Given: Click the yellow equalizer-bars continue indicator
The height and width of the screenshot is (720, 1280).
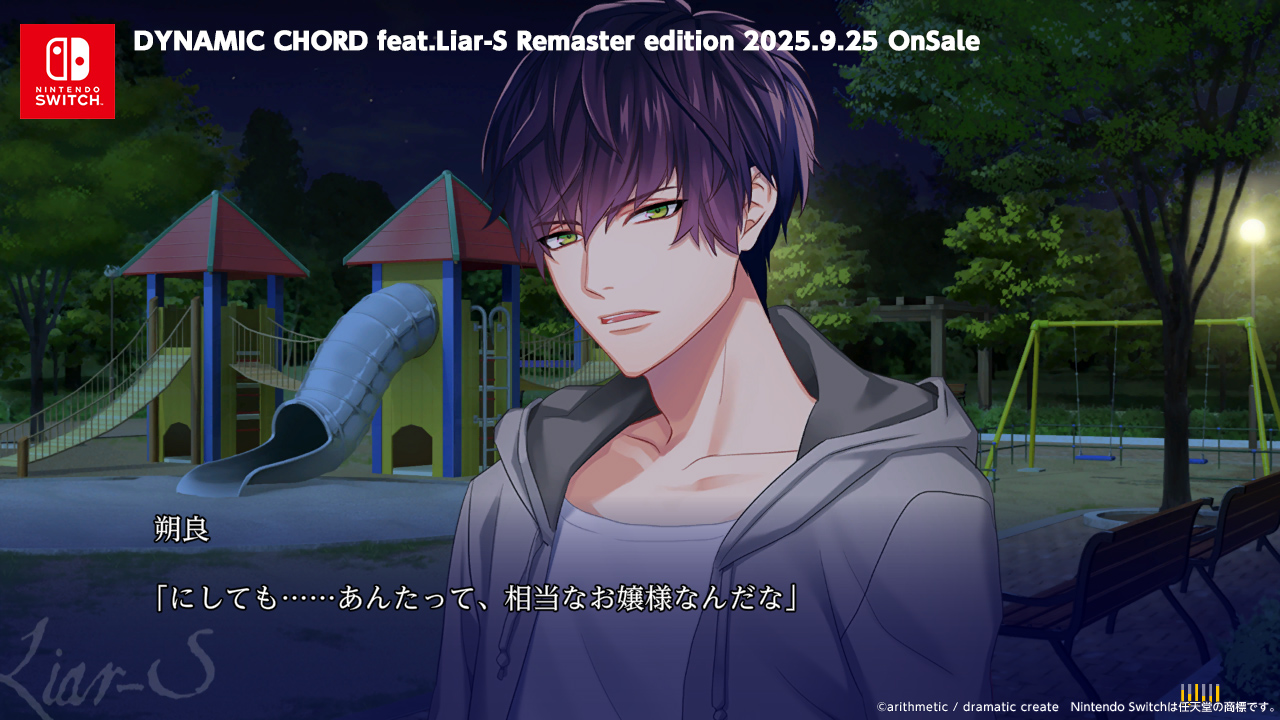Looking at the screenshot, I should [x=1199, y=693].
